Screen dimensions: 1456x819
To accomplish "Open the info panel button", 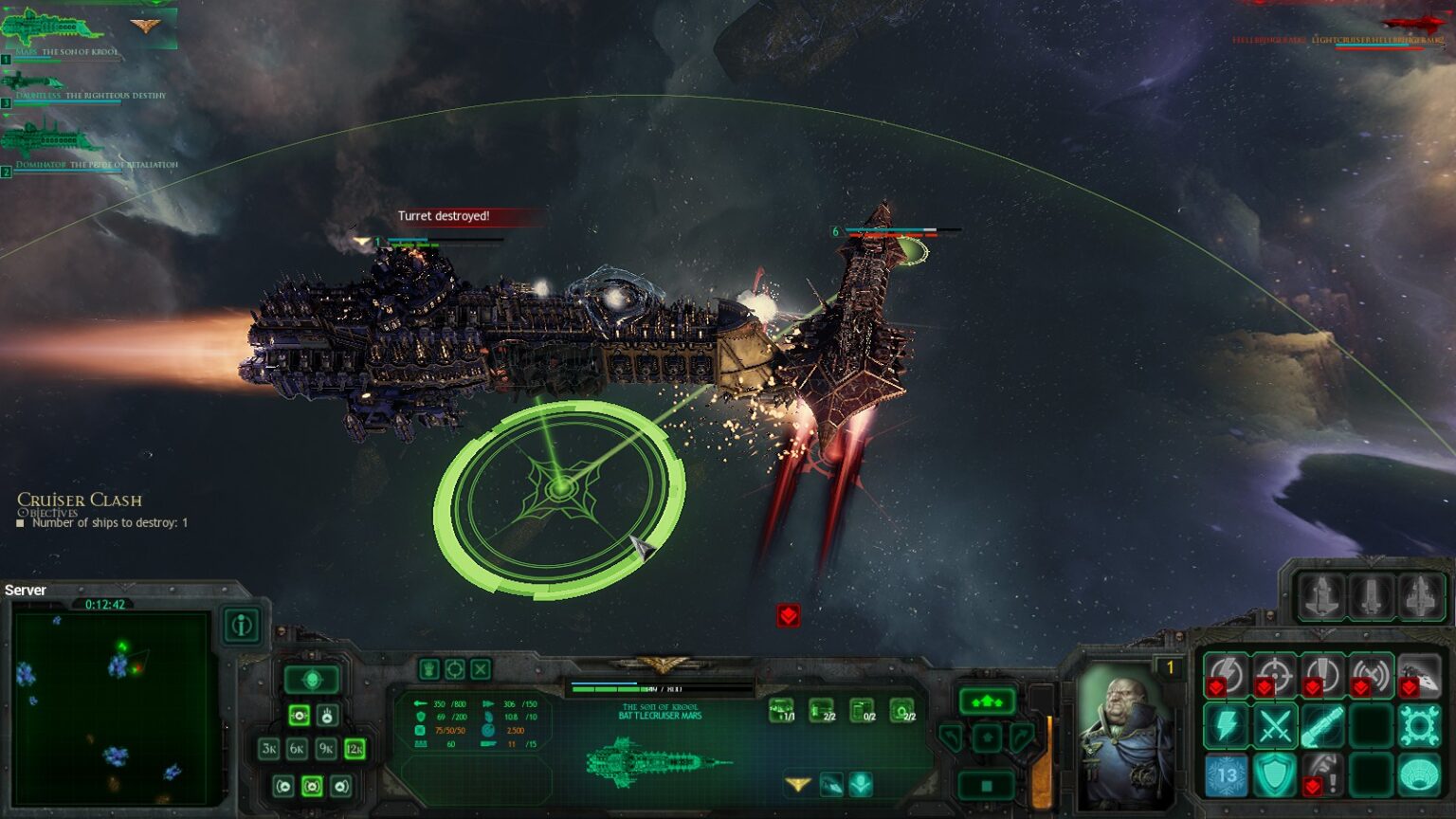I will [x=242, y=626].
